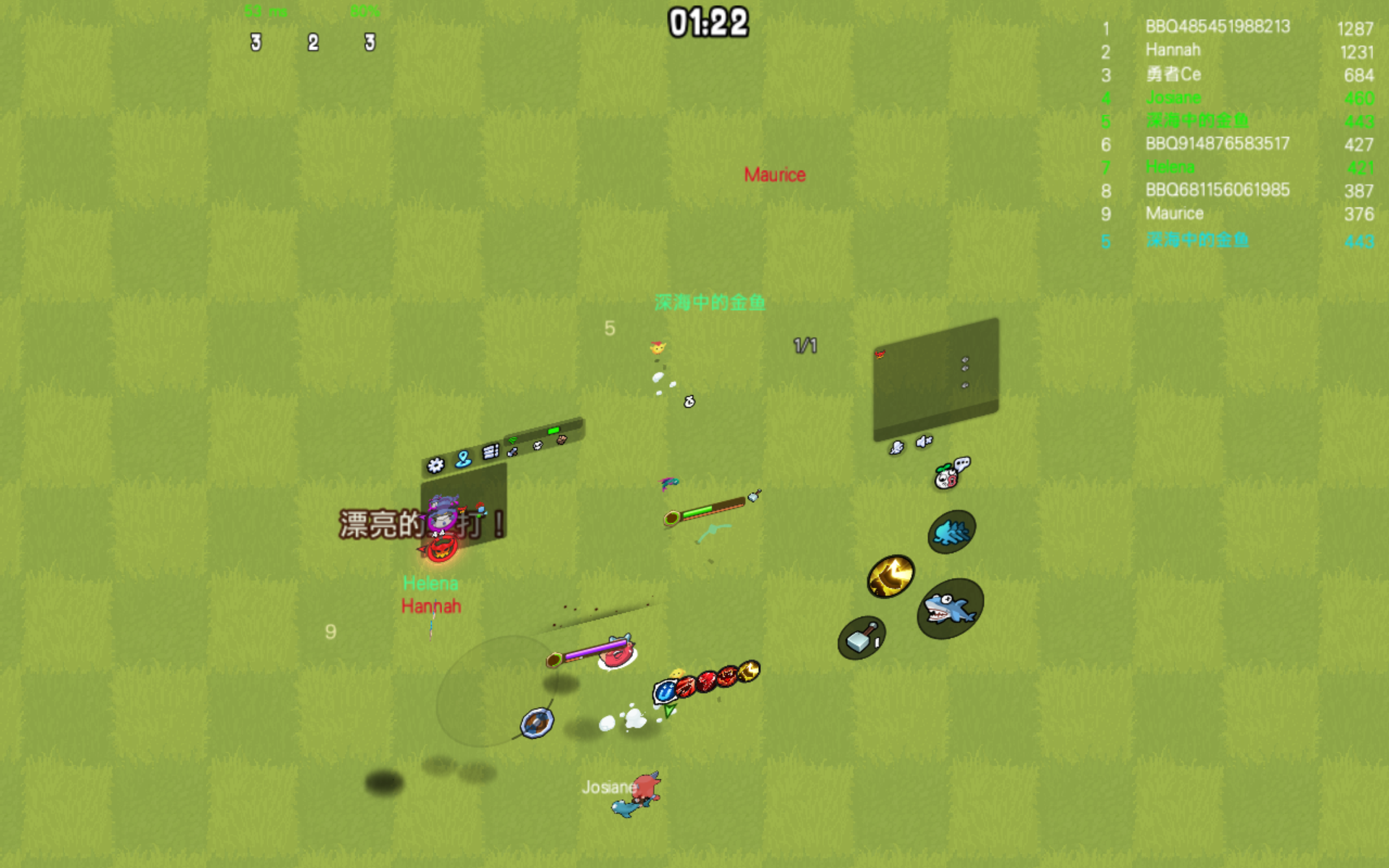Select 勇者Ce in the leaderboard
This screenshot has height=868, width=1389.
[x=1175, y=75]
